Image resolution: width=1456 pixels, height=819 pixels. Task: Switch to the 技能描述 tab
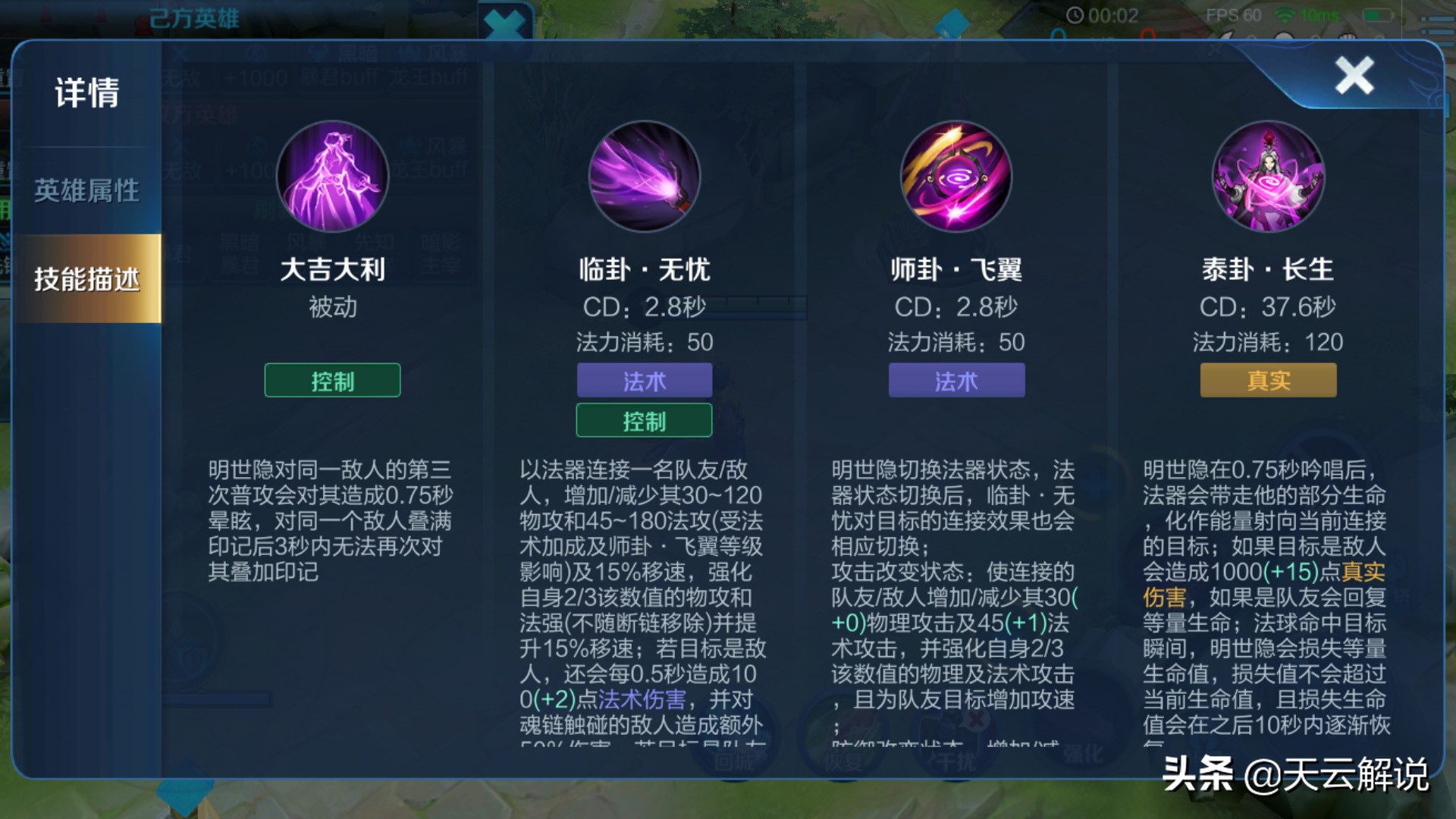coord(85,279)
